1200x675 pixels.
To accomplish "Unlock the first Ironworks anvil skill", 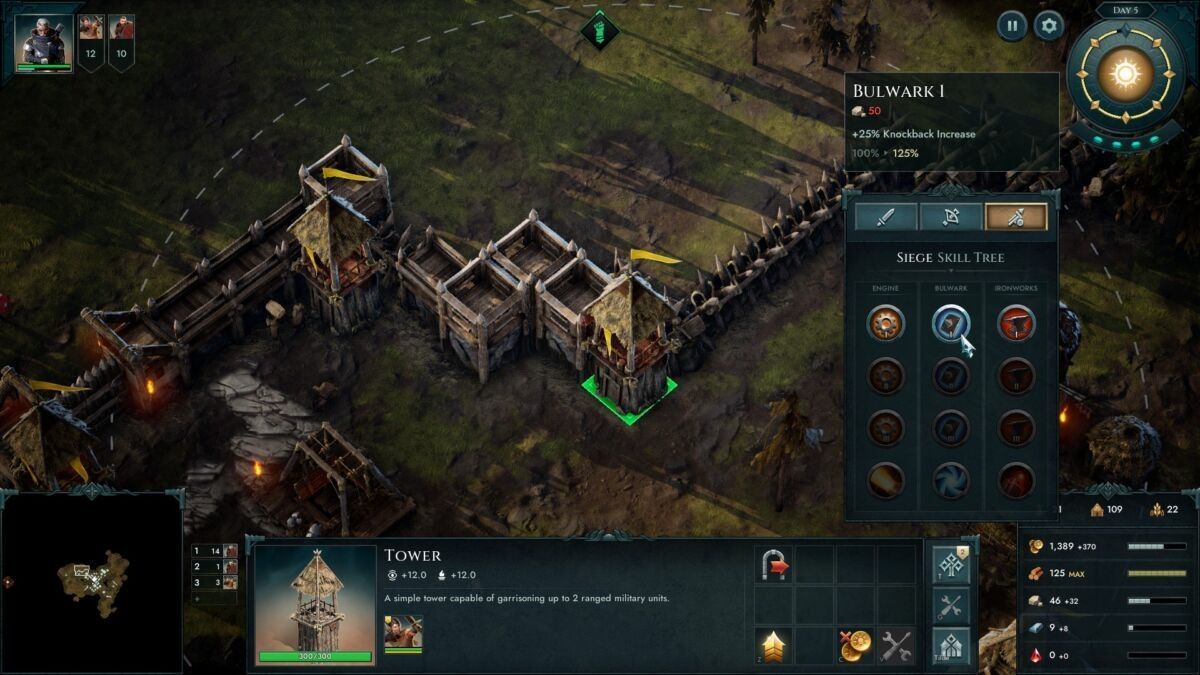I will 1016,323.
